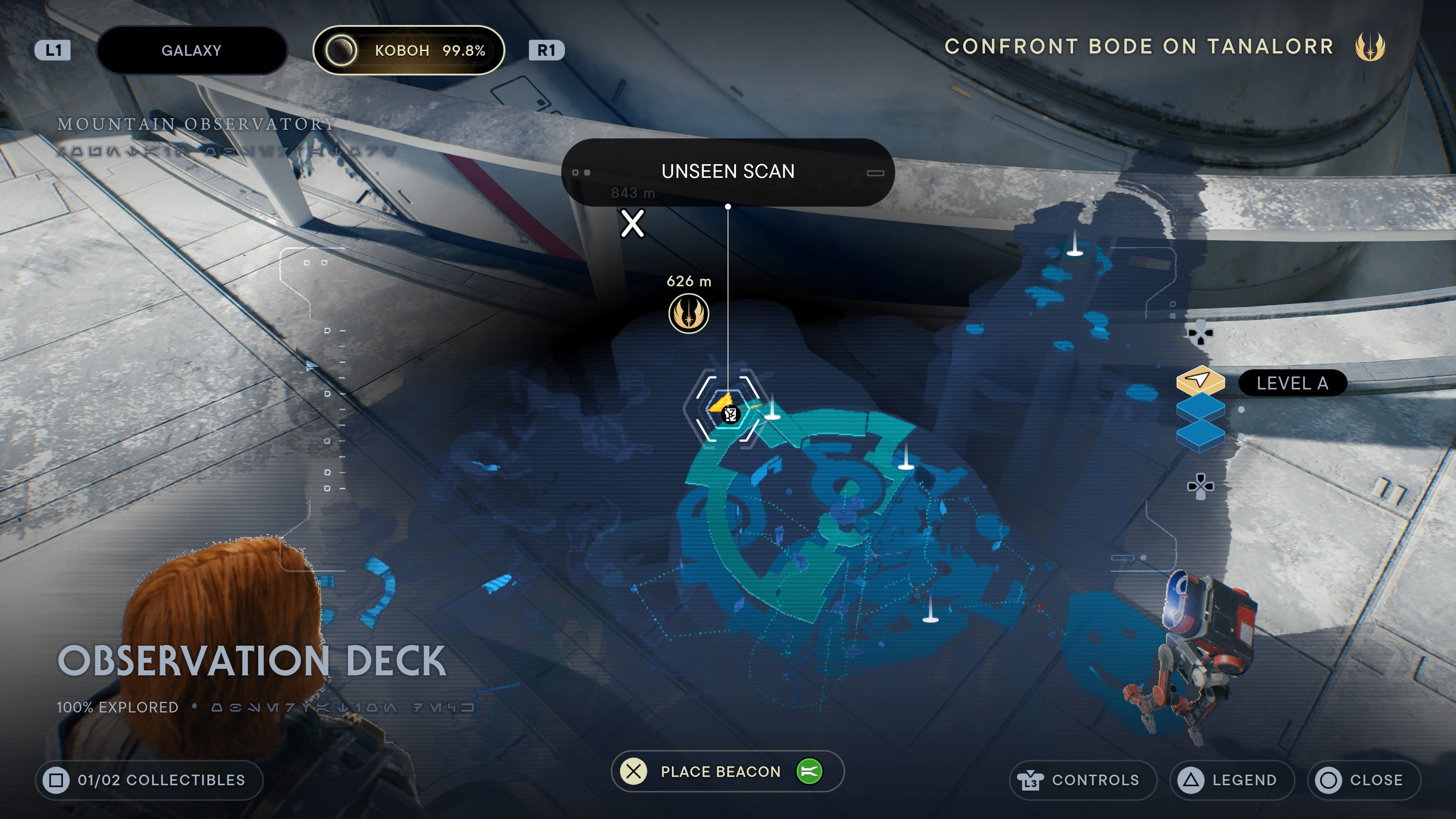Click the Jedi objective marker at 626 m
Screen dimensions: 1456x819
(x=689, y=314)
